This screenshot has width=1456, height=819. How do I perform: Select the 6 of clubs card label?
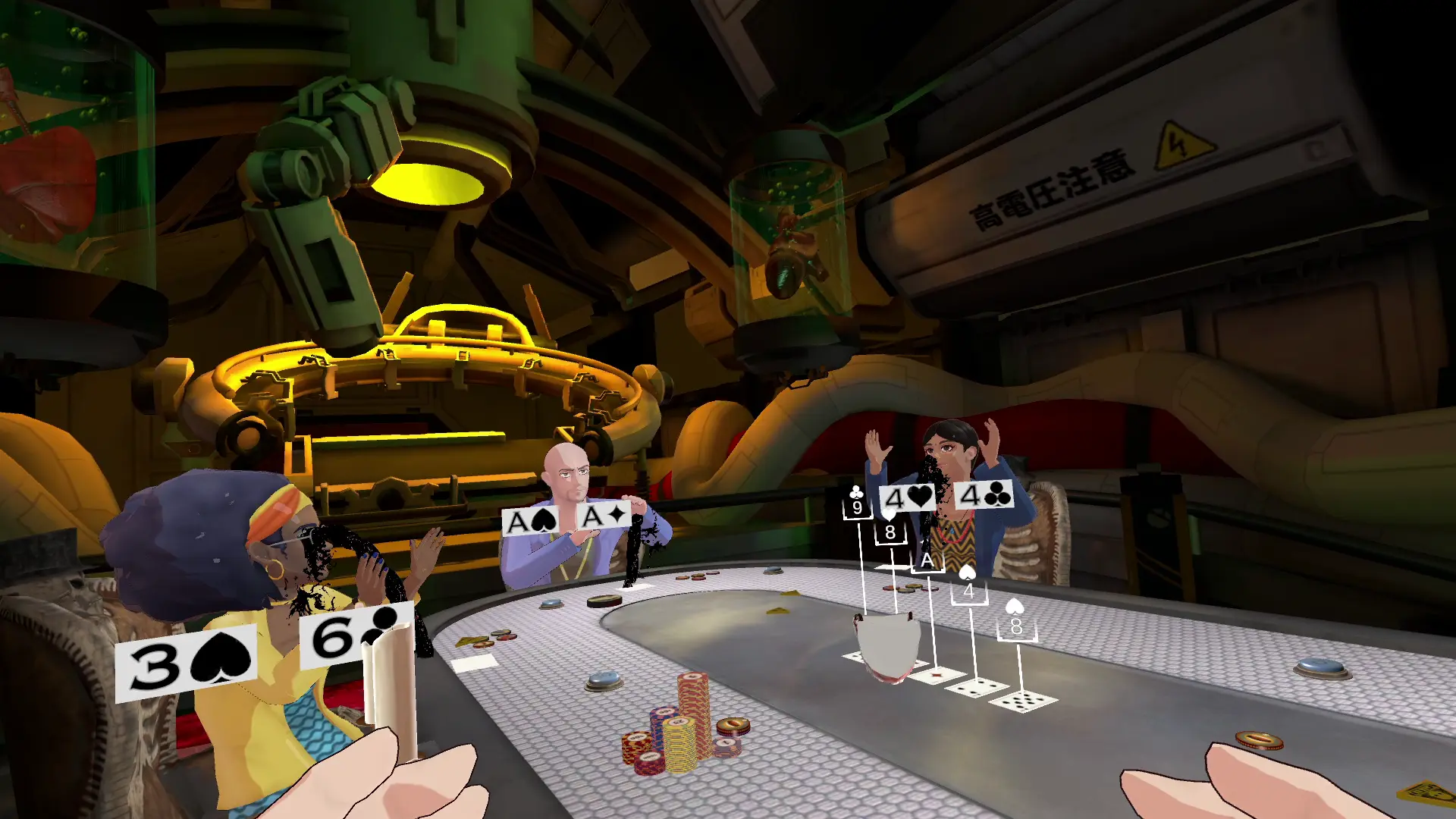(355, 635)
